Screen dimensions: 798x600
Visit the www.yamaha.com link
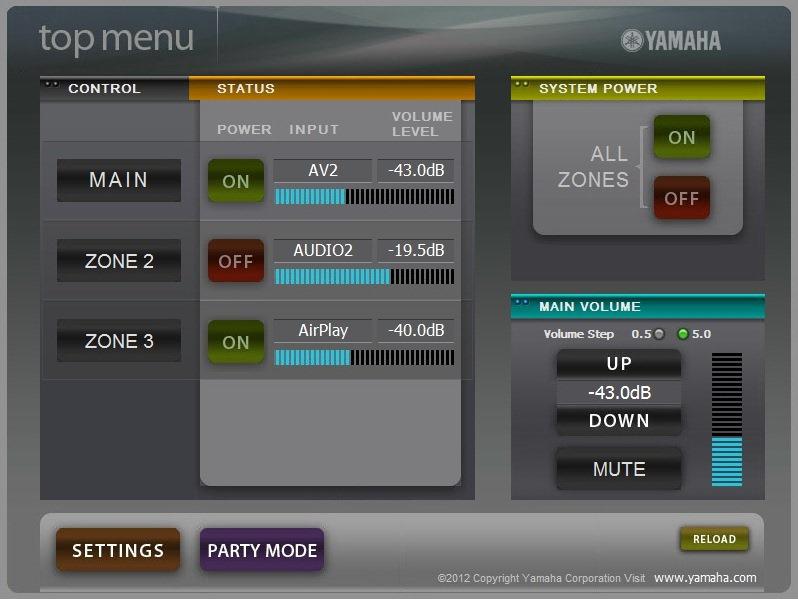(x=705, y=578)
